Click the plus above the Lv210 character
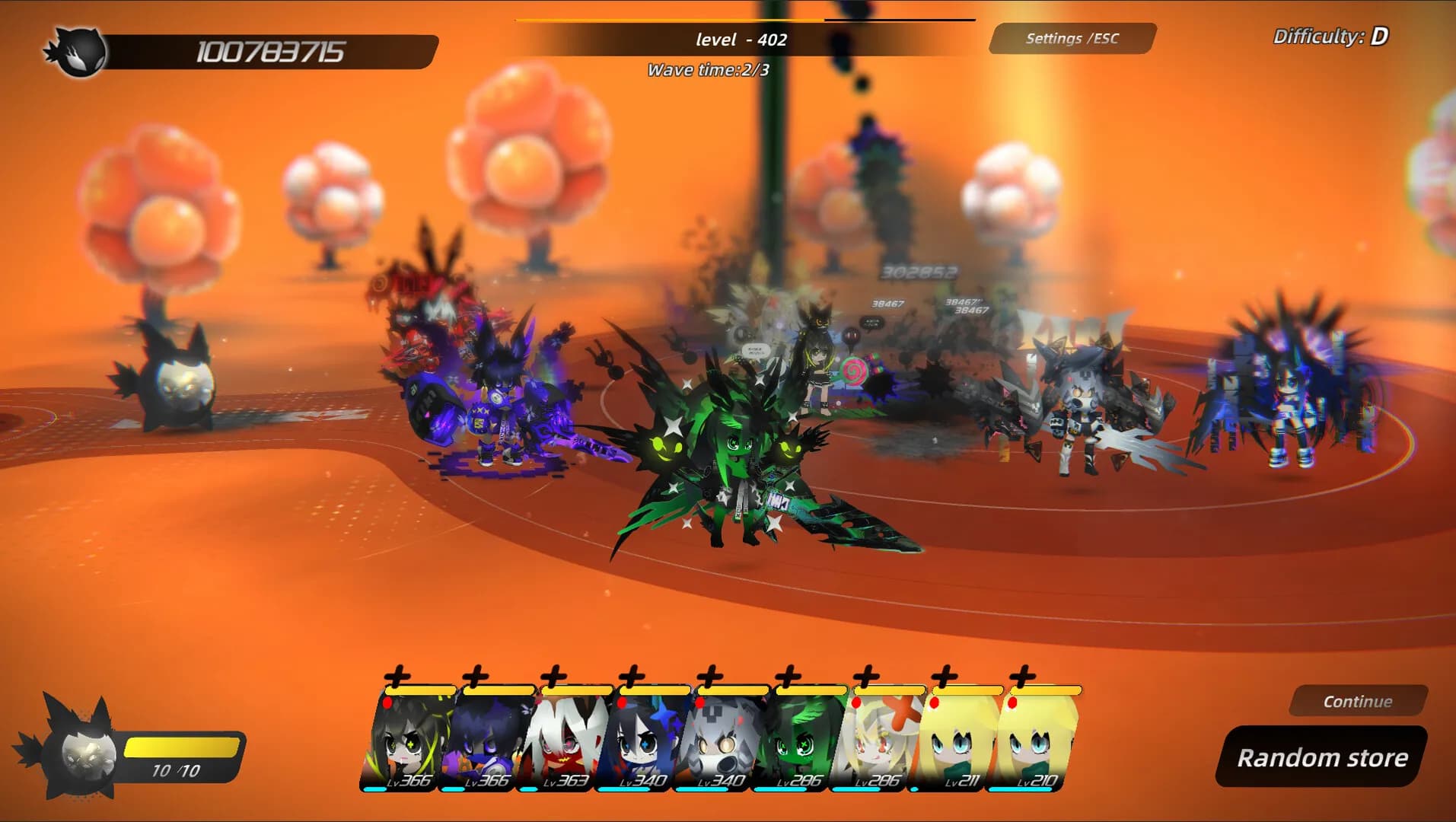Screen dimensions: 1456x822 [x=1022, y=675]
